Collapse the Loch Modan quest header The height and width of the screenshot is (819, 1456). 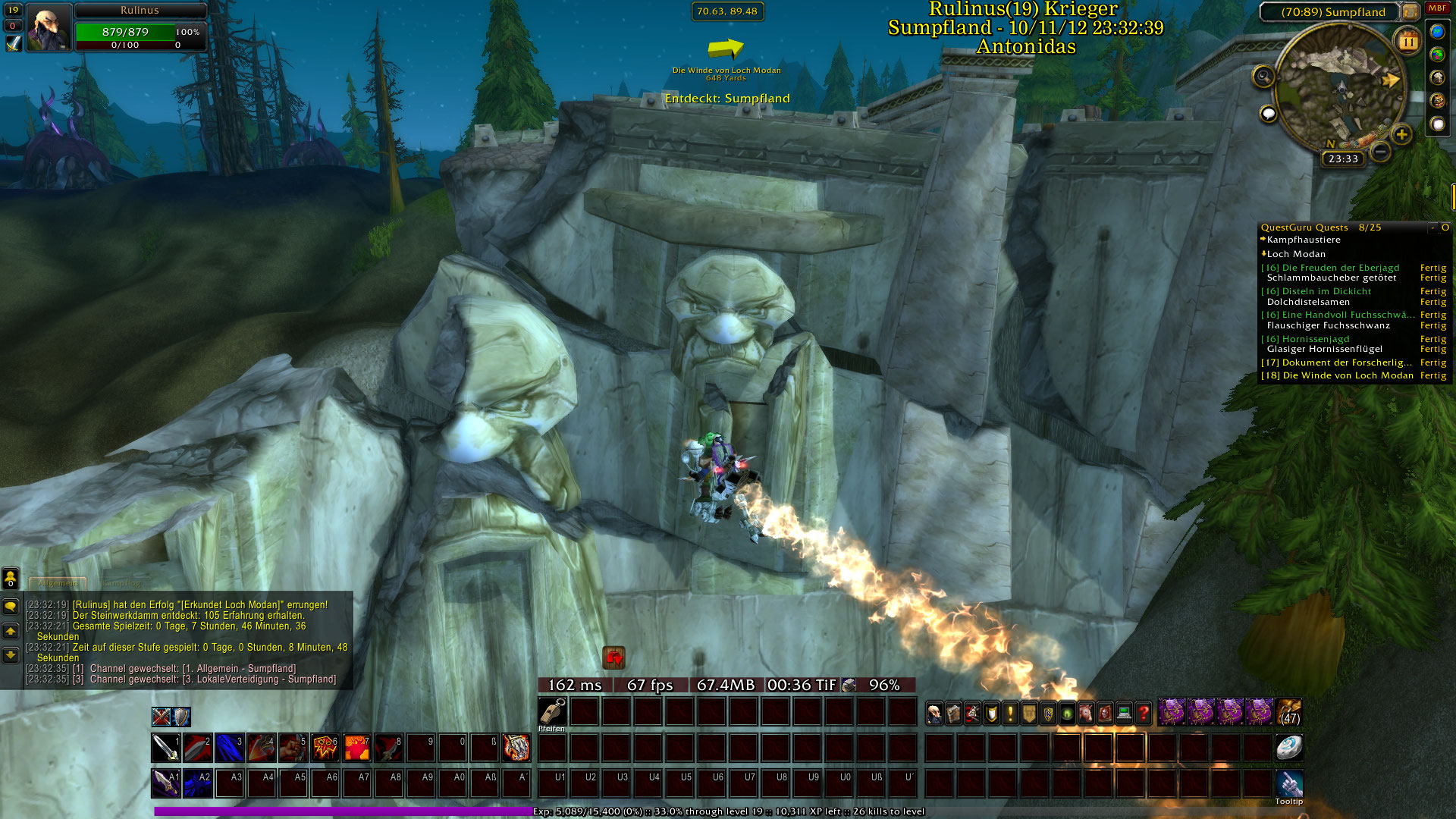[x=1264, y=254]
